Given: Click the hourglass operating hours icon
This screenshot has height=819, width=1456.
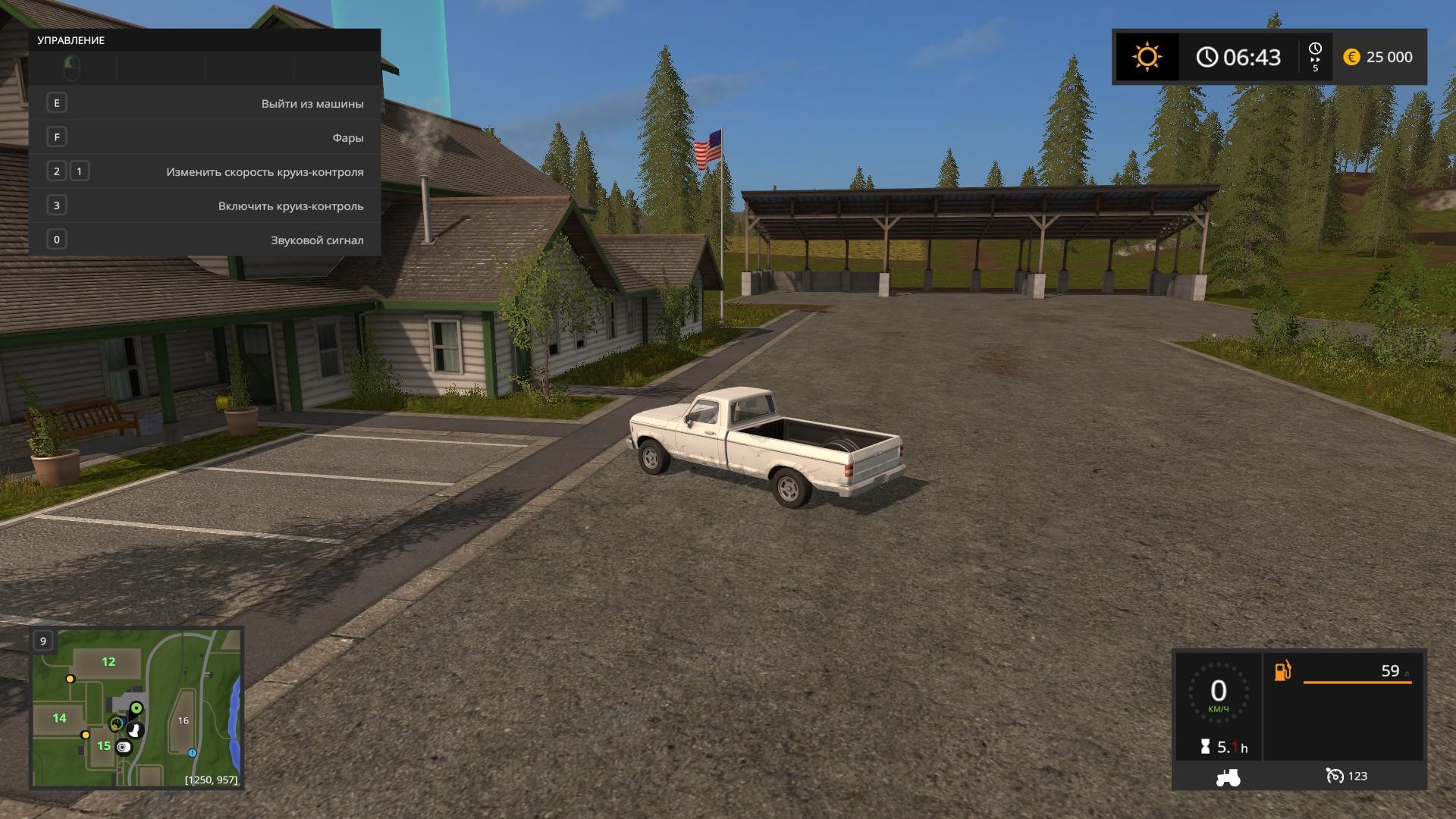Looking at the screenshot, I should [x=1206, y=747].
